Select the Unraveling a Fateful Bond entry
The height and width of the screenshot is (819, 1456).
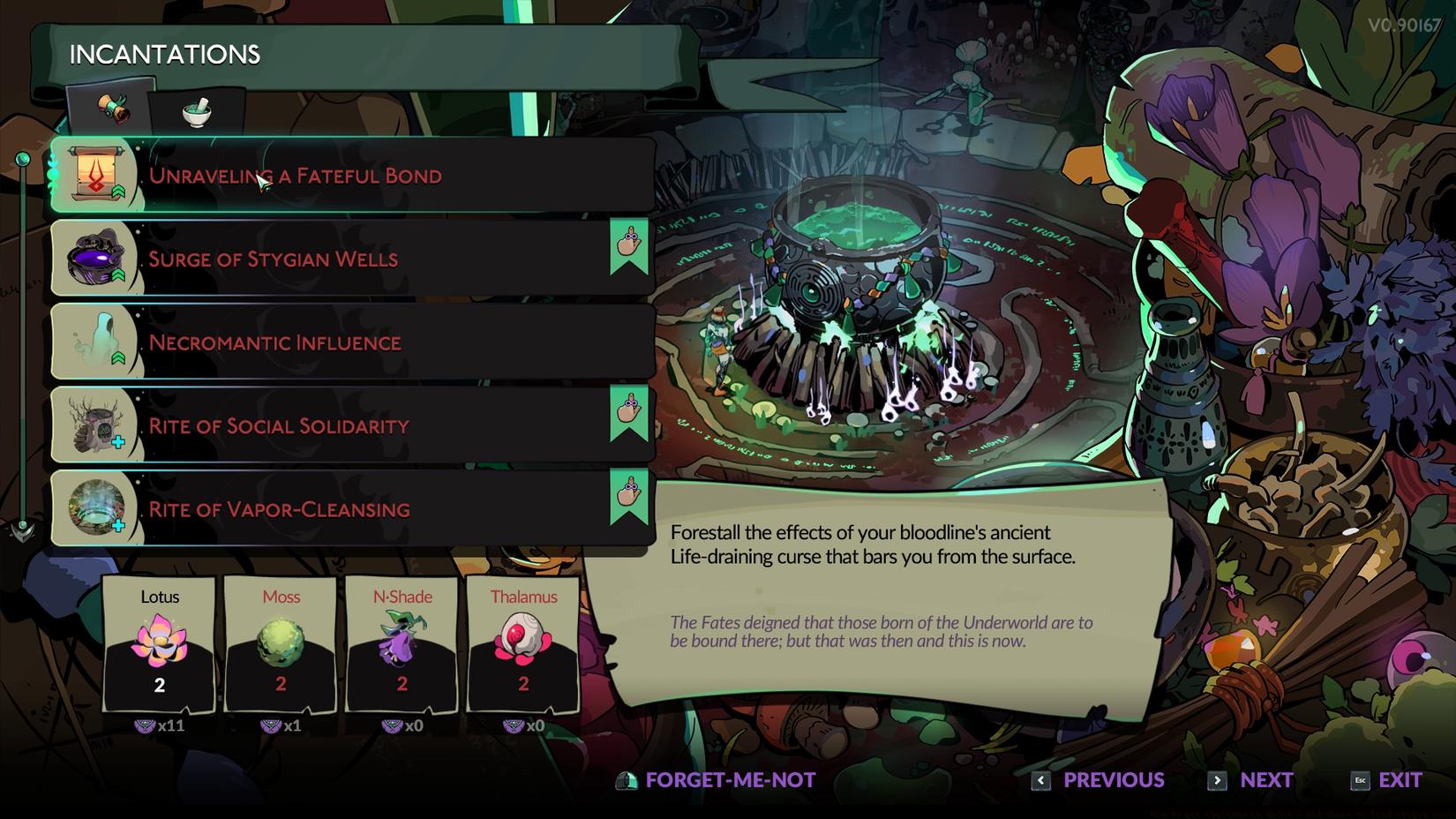(353, 174)
